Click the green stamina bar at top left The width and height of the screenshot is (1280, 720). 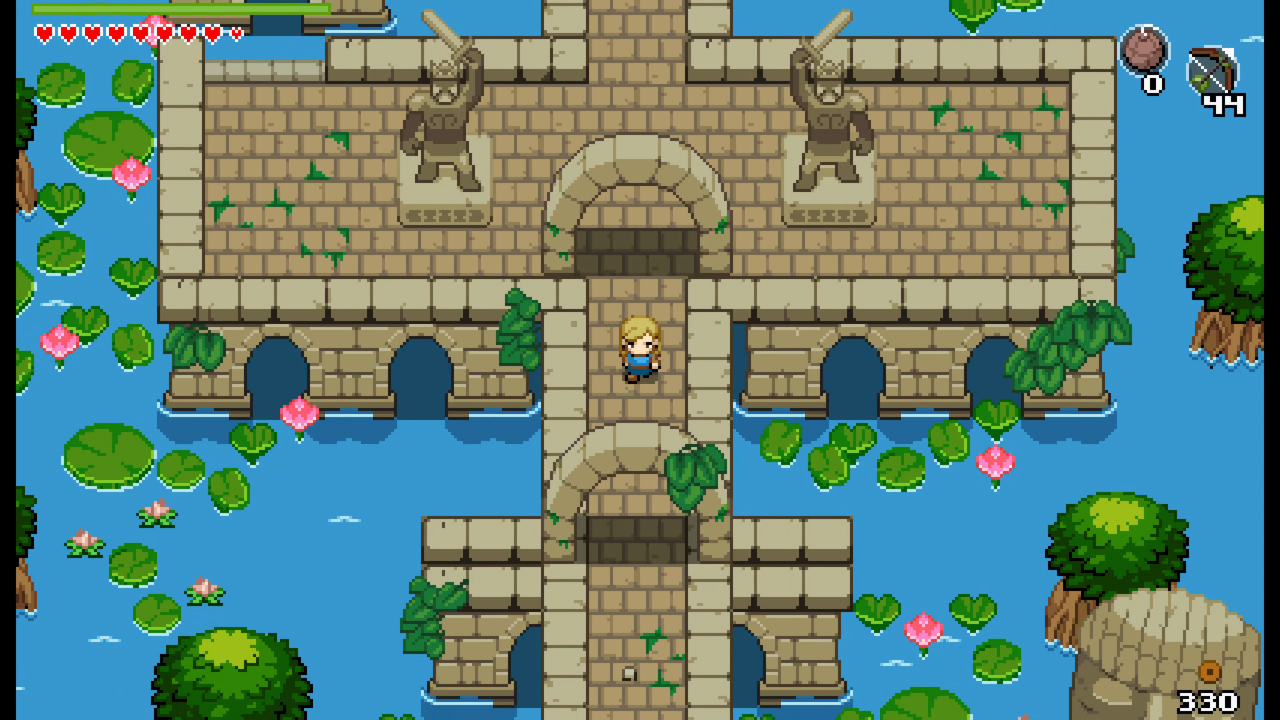tap(180, 8)
